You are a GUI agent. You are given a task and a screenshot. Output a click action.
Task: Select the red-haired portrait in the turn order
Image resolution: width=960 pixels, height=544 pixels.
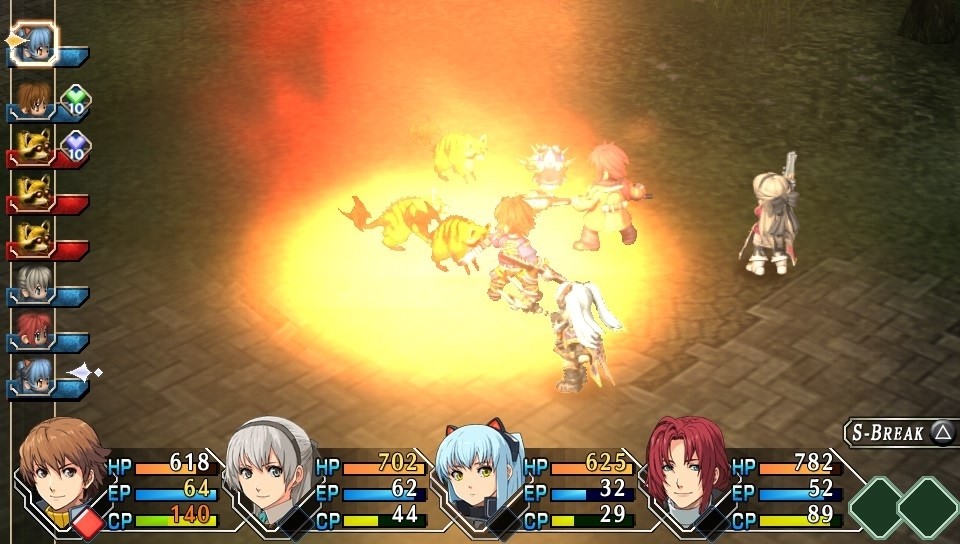pyautogui.click(x=35, y=330)
